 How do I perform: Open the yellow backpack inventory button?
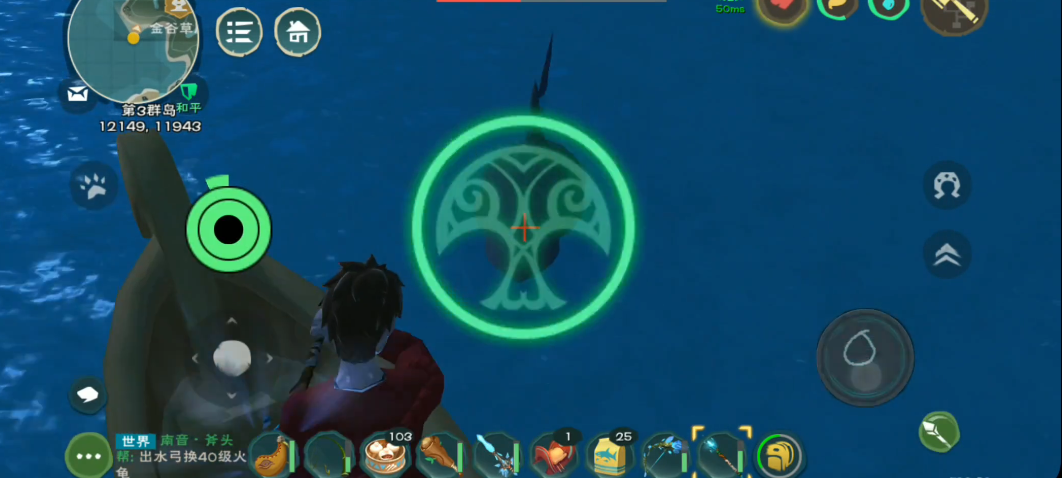[x=780, y=456]
